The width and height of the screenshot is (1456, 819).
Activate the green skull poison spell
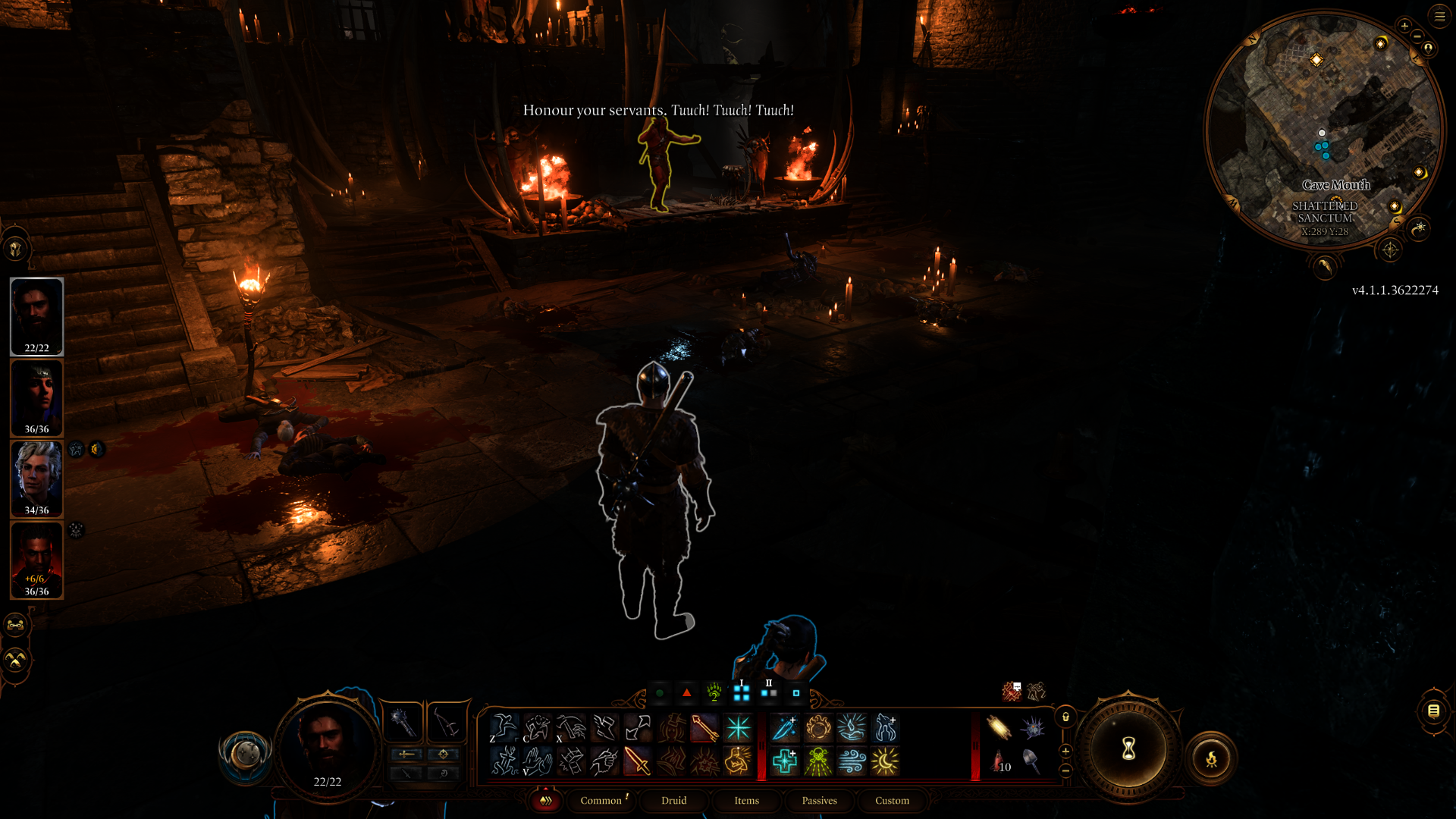pyautogui.click(x=818, y=761)
